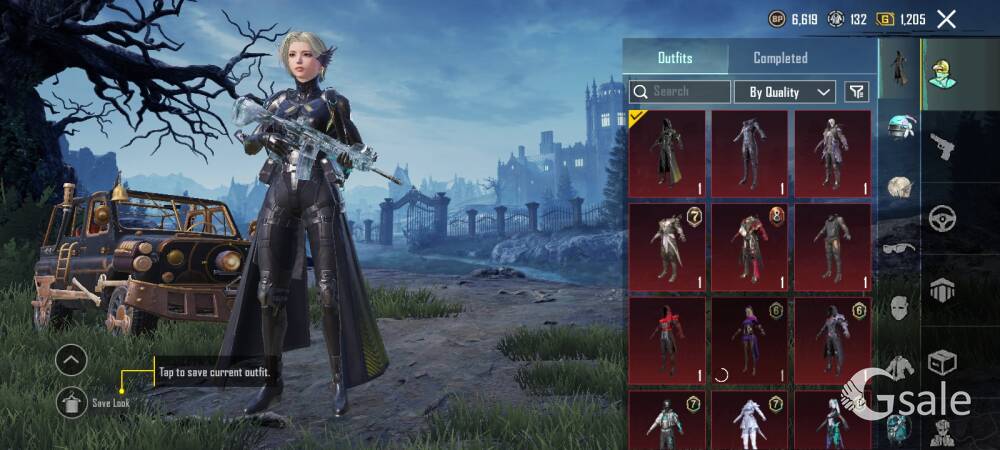Open the Completed tab
The width and height of the screenshot is (1000, 450).
[780, 58]
